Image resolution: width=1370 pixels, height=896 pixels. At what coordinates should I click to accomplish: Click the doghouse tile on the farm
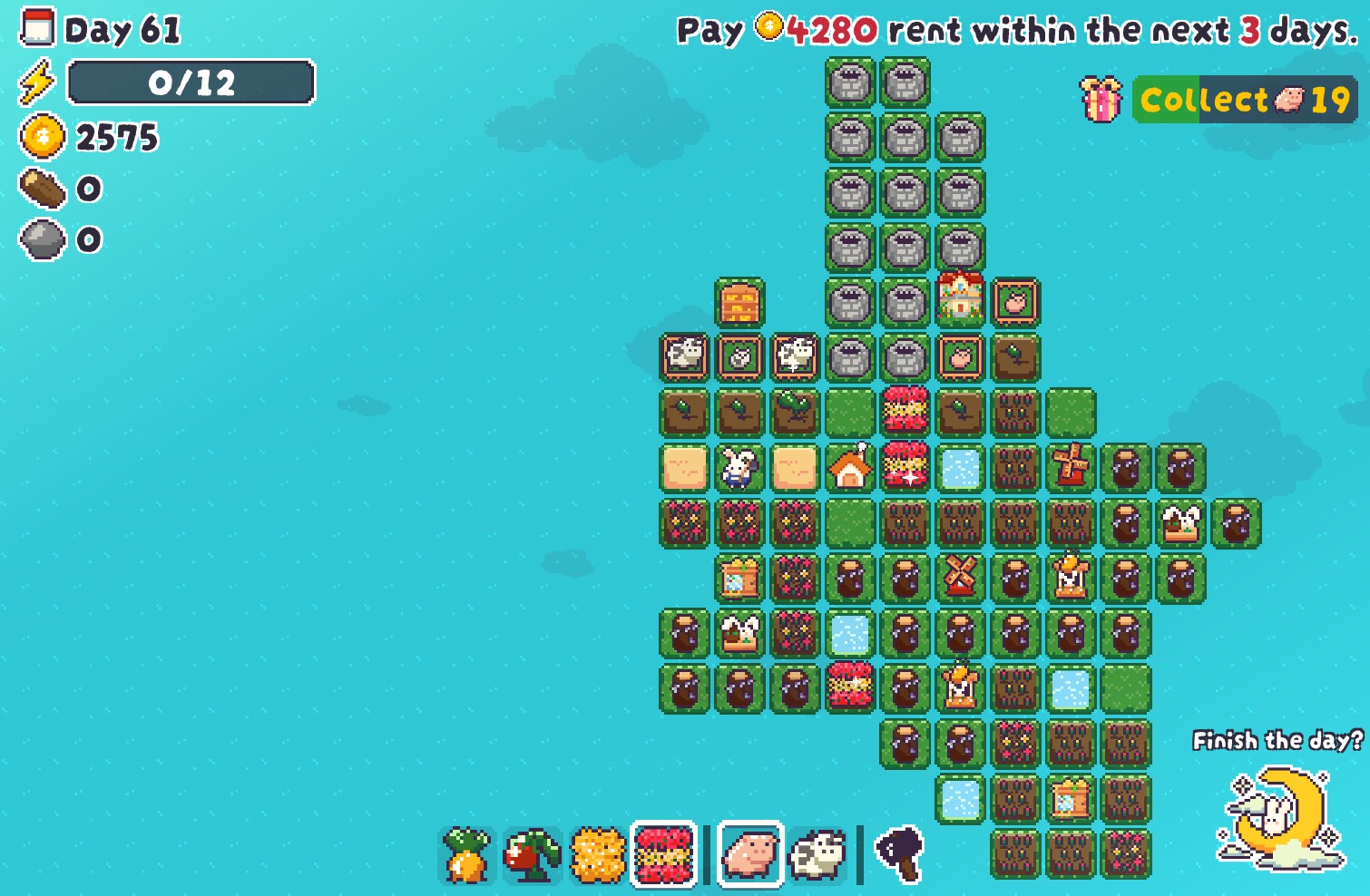coord(849,469)
